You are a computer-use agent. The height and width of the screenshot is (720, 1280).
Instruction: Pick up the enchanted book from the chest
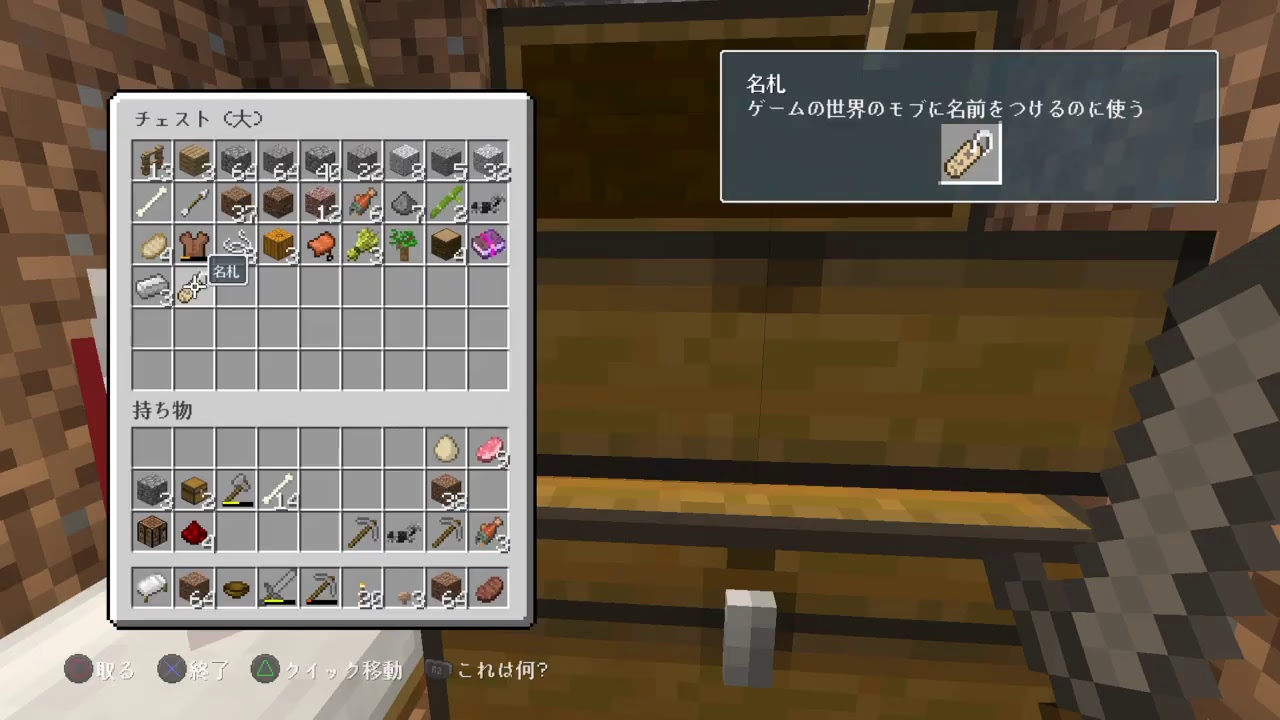(488, 245)
